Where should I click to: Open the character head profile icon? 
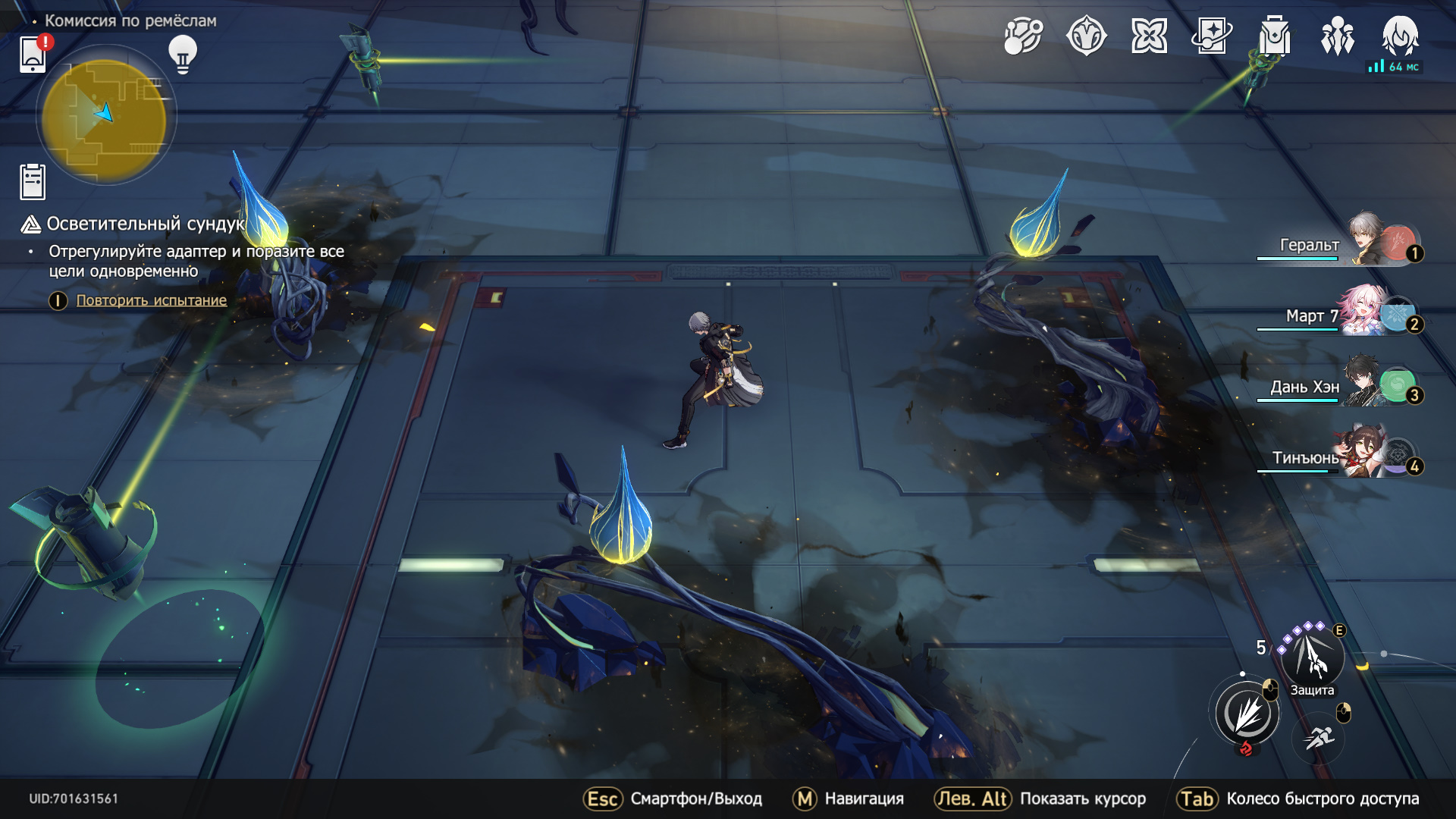[1400, 36]
